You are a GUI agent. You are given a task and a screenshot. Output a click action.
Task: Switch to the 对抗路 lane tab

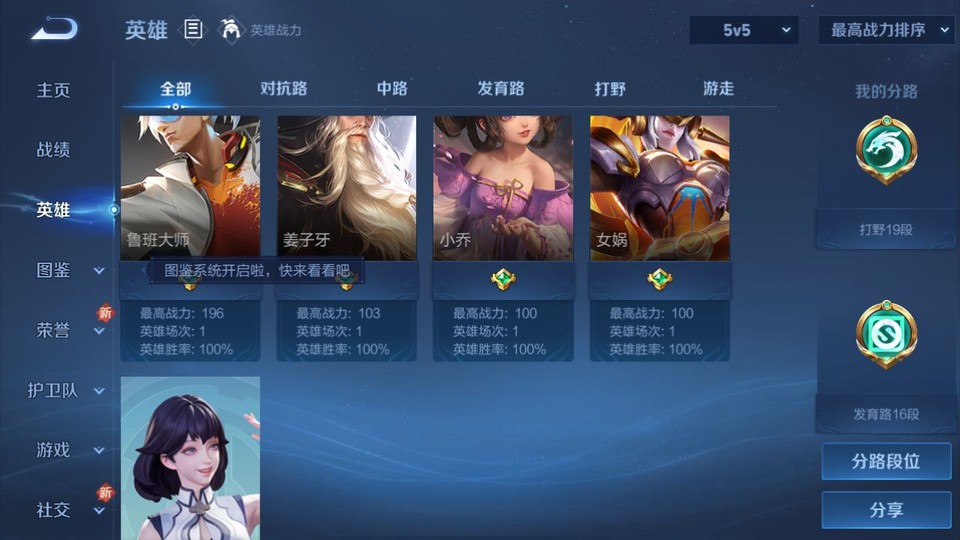[284, 89]
